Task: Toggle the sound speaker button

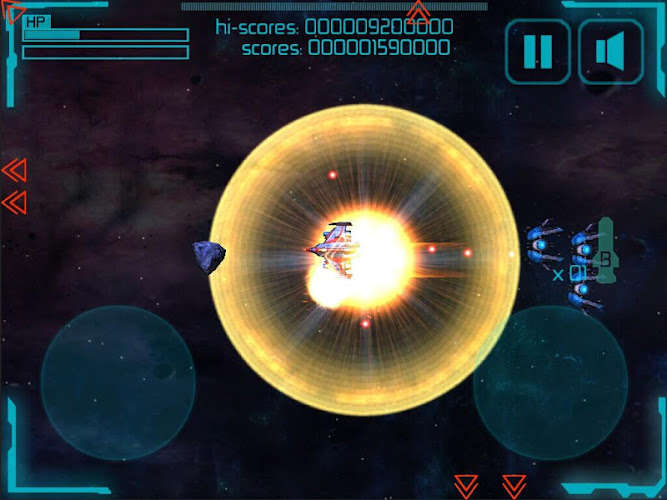Action: coord(611,51)
